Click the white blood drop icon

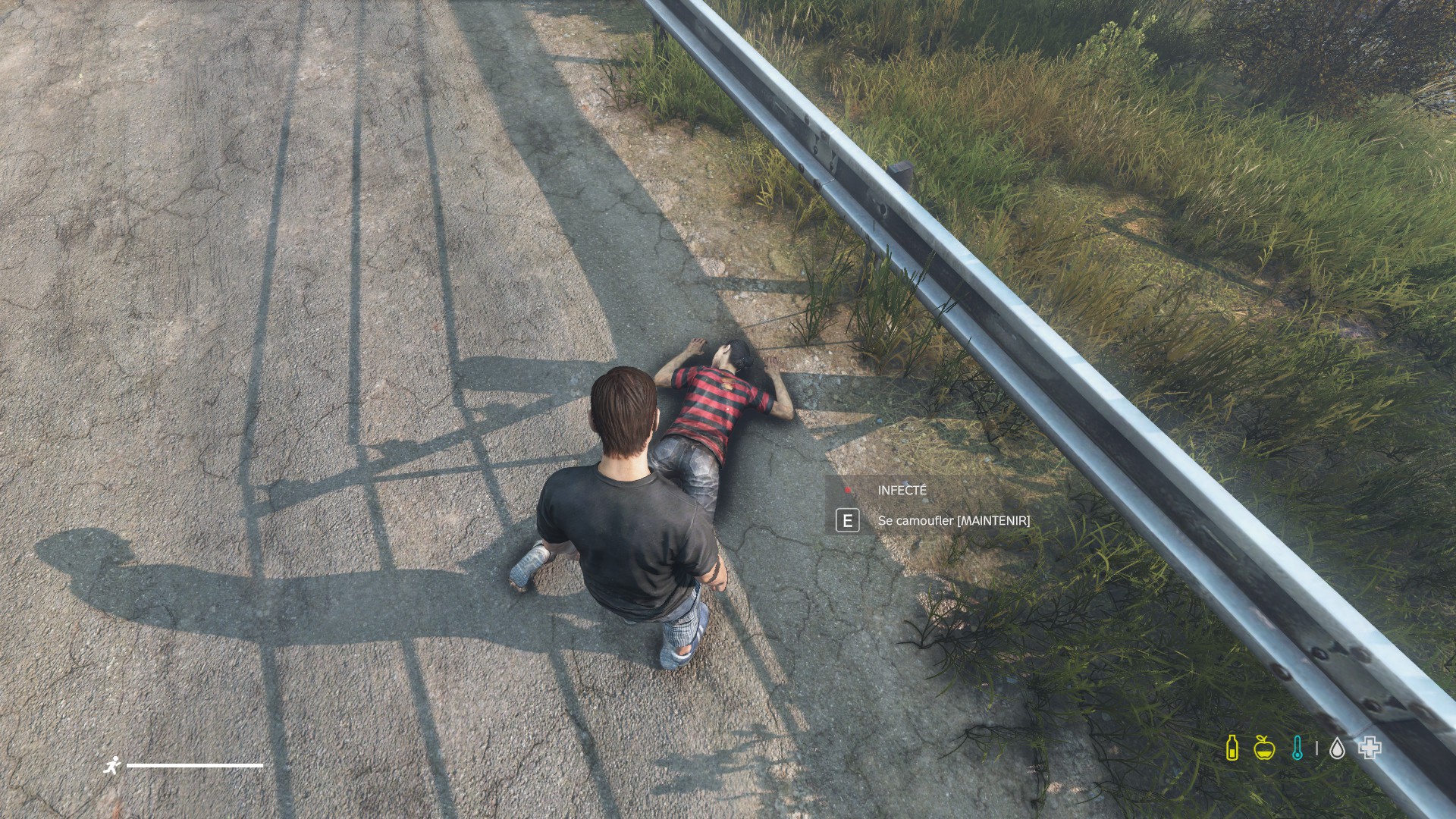(1337, 749)
